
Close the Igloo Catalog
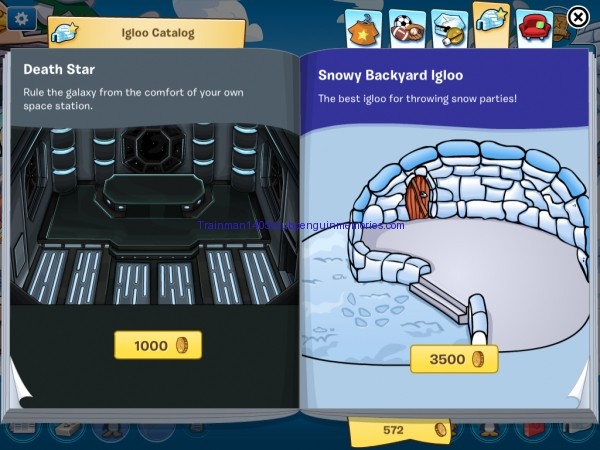tap(578, 17)
